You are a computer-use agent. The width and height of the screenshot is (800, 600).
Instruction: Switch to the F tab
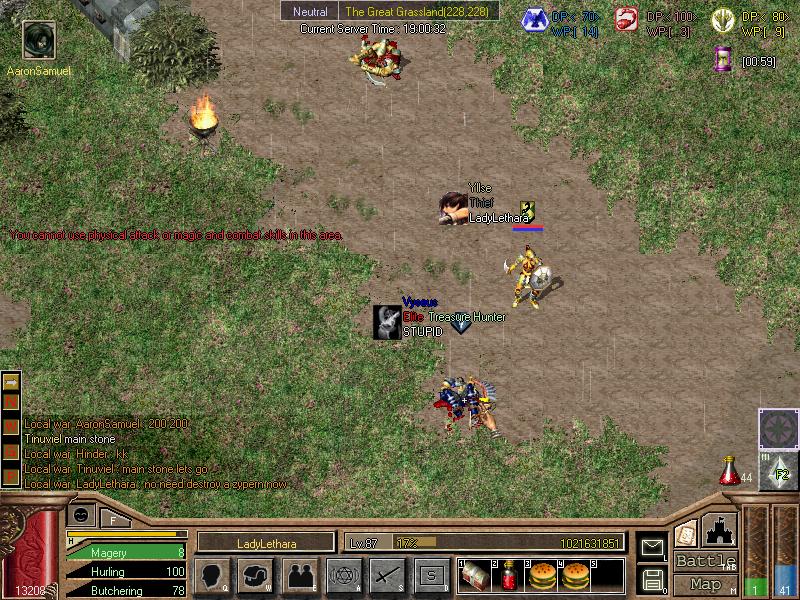(x=114, y=518)
